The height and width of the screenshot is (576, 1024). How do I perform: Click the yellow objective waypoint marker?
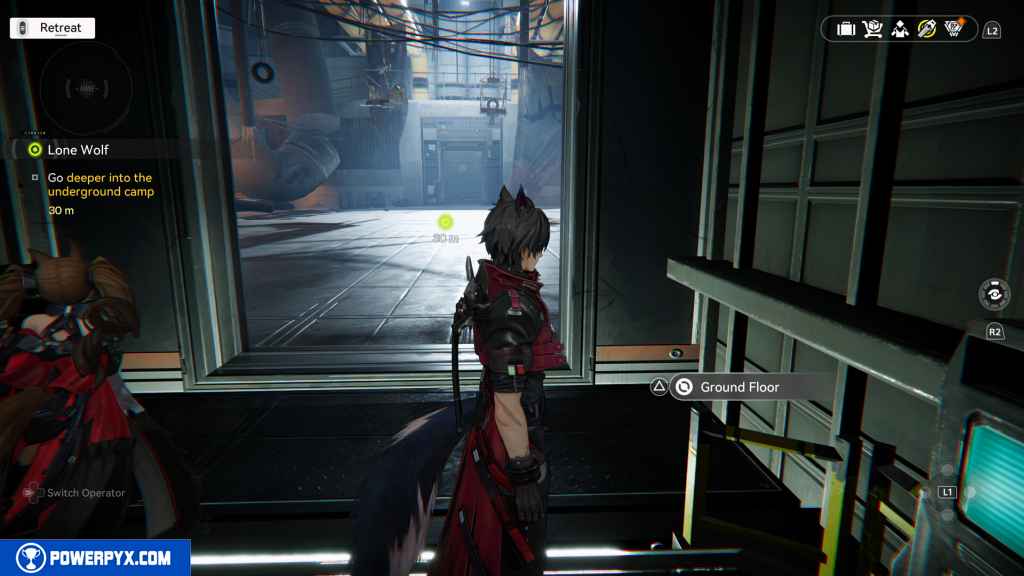446,222
